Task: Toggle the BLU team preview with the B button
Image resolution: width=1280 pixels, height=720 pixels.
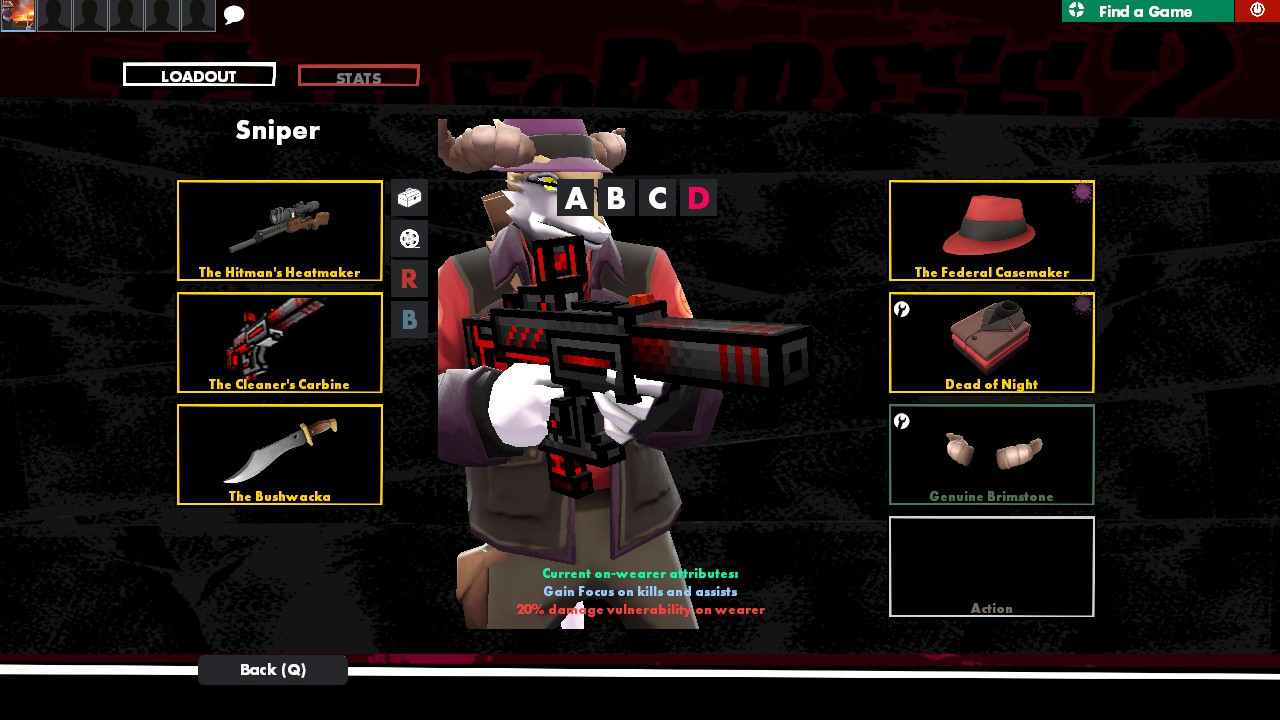Action: (409, 319)
